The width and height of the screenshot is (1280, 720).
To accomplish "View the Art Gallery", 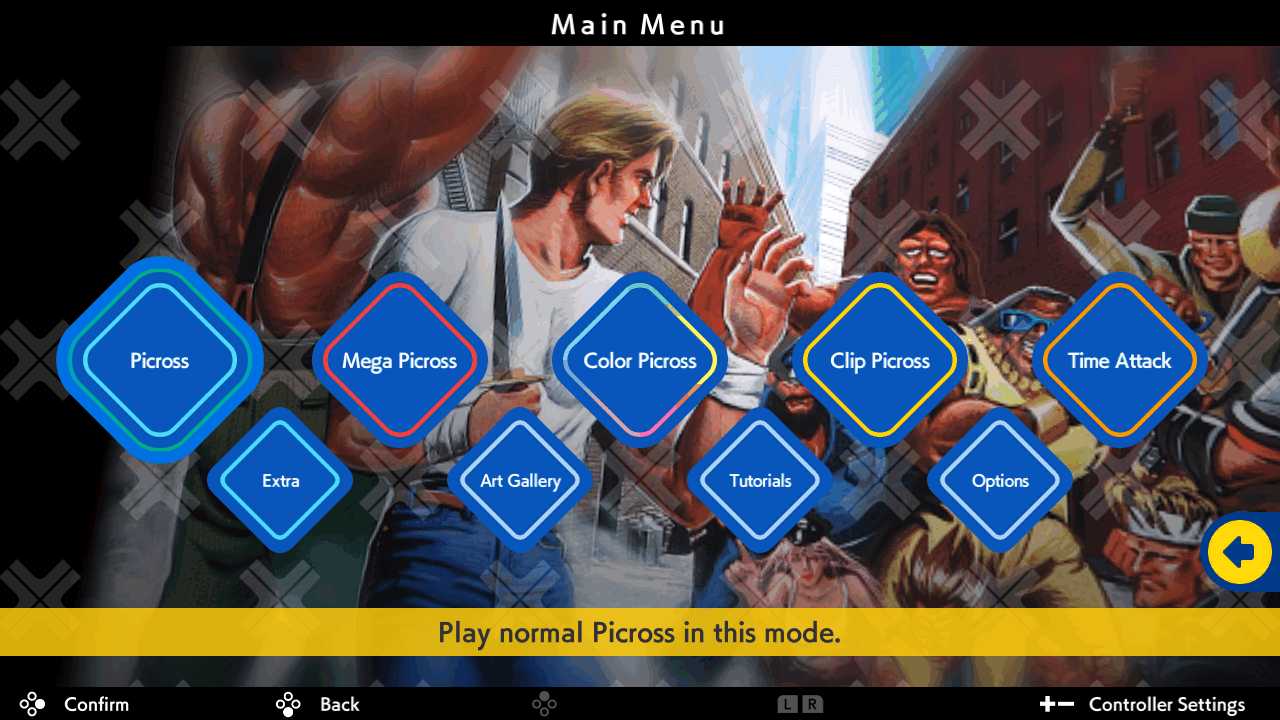I will 520,481.
